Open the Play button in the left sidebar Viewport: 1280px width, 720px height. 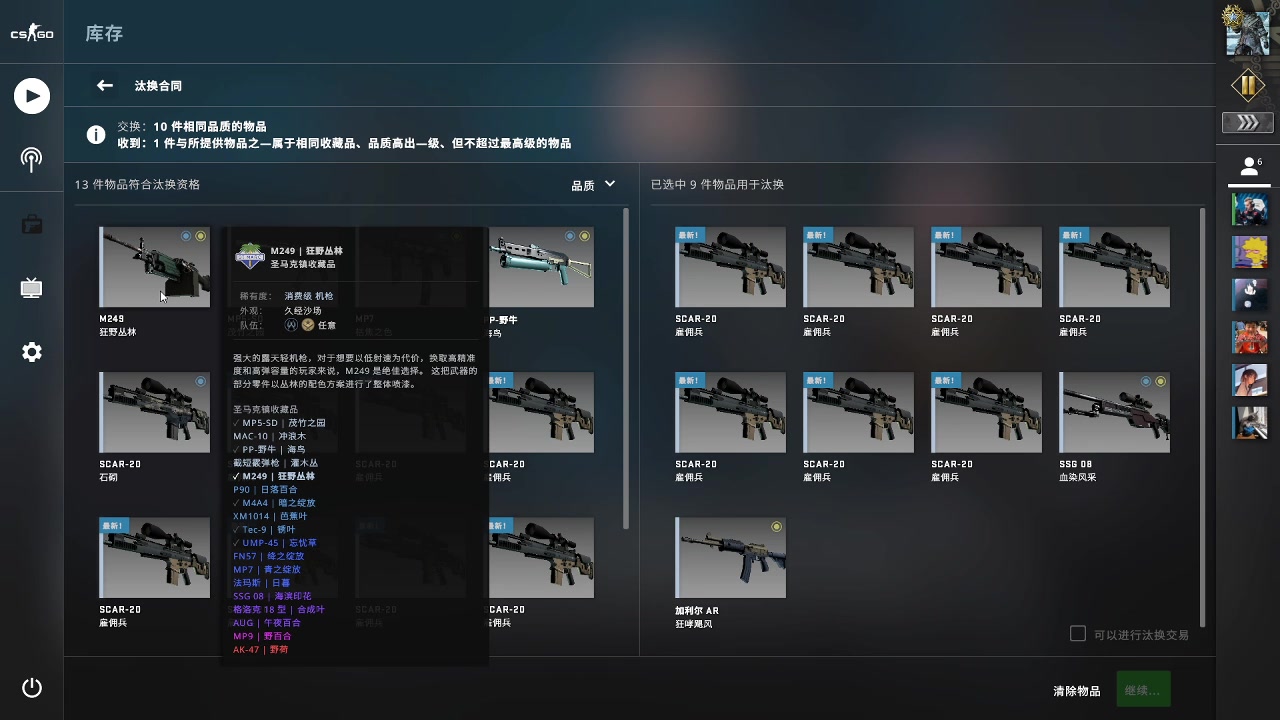point(31,95)
